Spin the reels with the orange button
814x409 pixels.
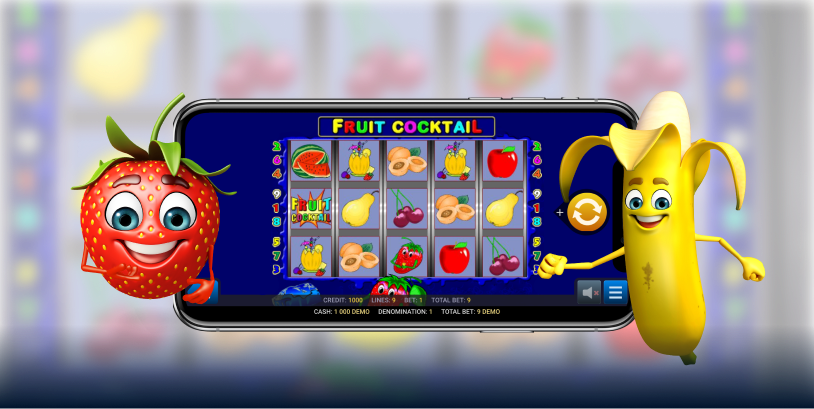[x=587, y=212]
